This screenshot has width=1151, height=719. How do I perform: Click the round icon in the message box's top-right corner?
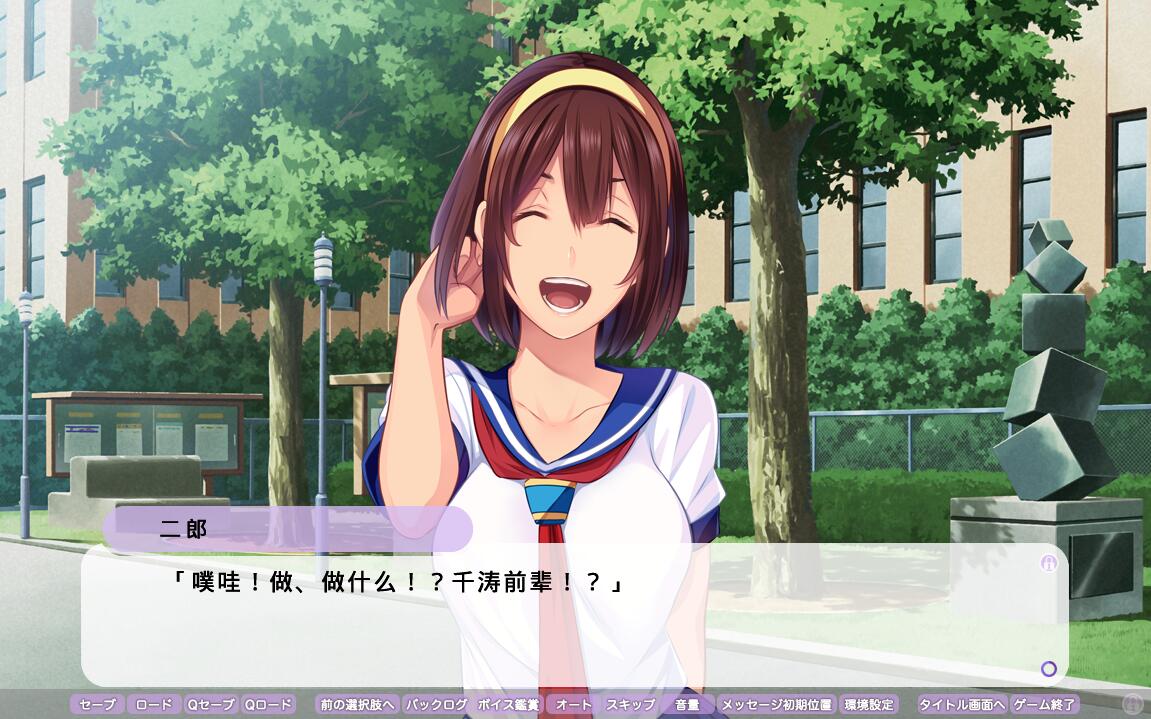tap(1048, 563)
